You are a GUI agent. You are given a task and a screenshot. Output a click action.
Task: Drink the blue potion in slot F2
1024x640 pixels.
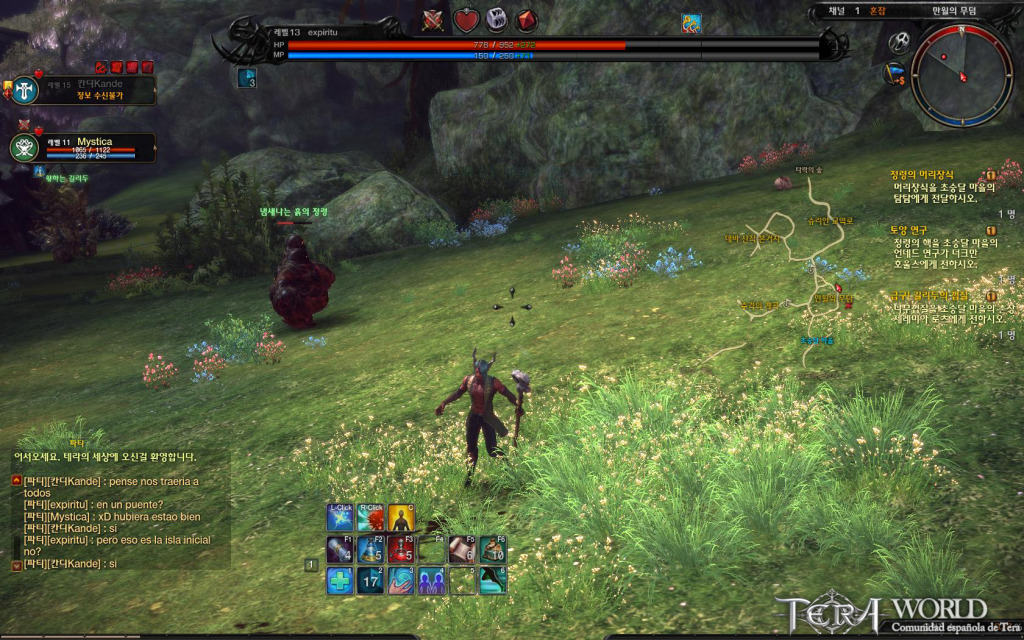tap(371, 549)
